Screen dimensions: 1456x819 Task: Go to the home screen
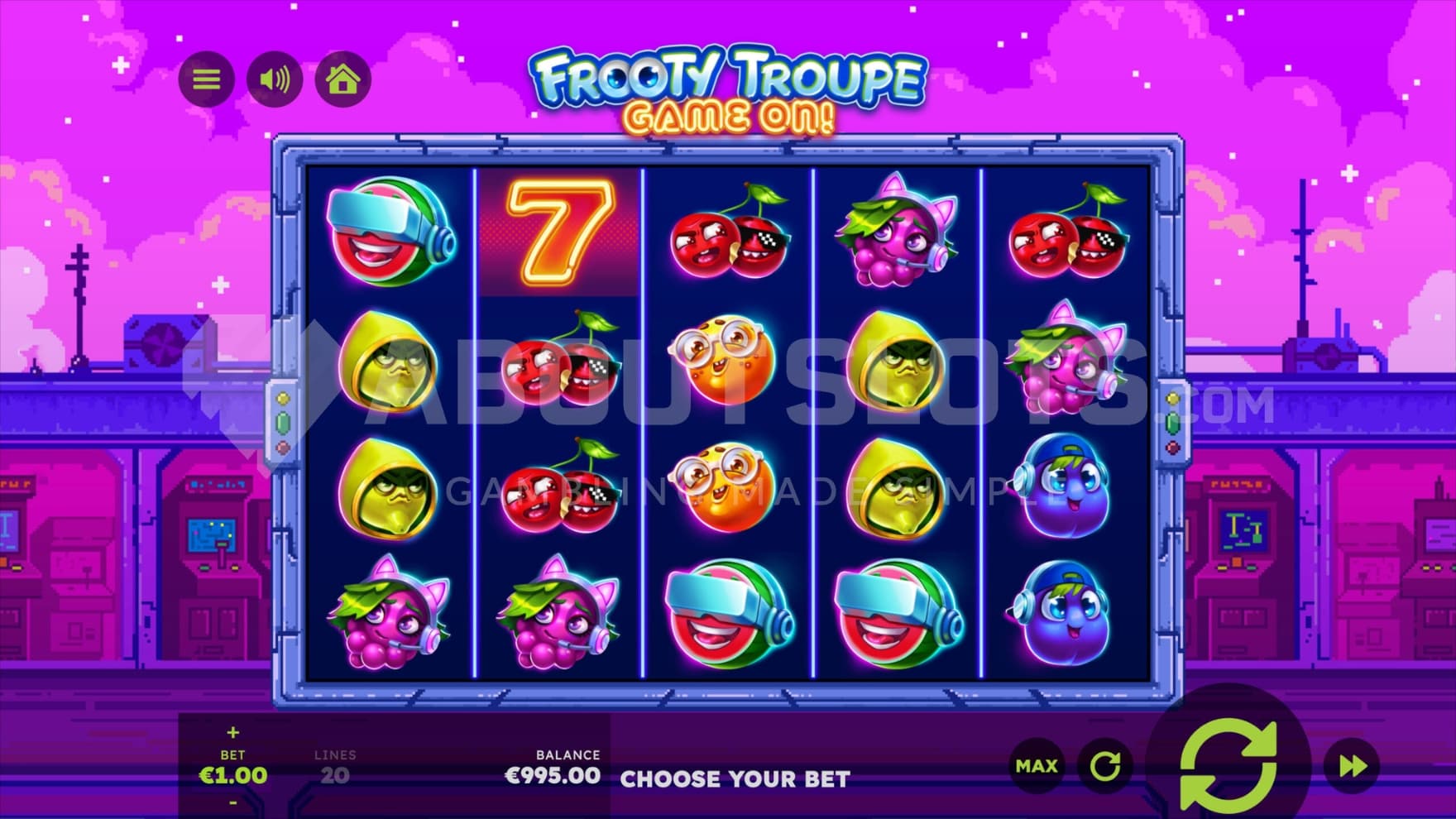342,79
